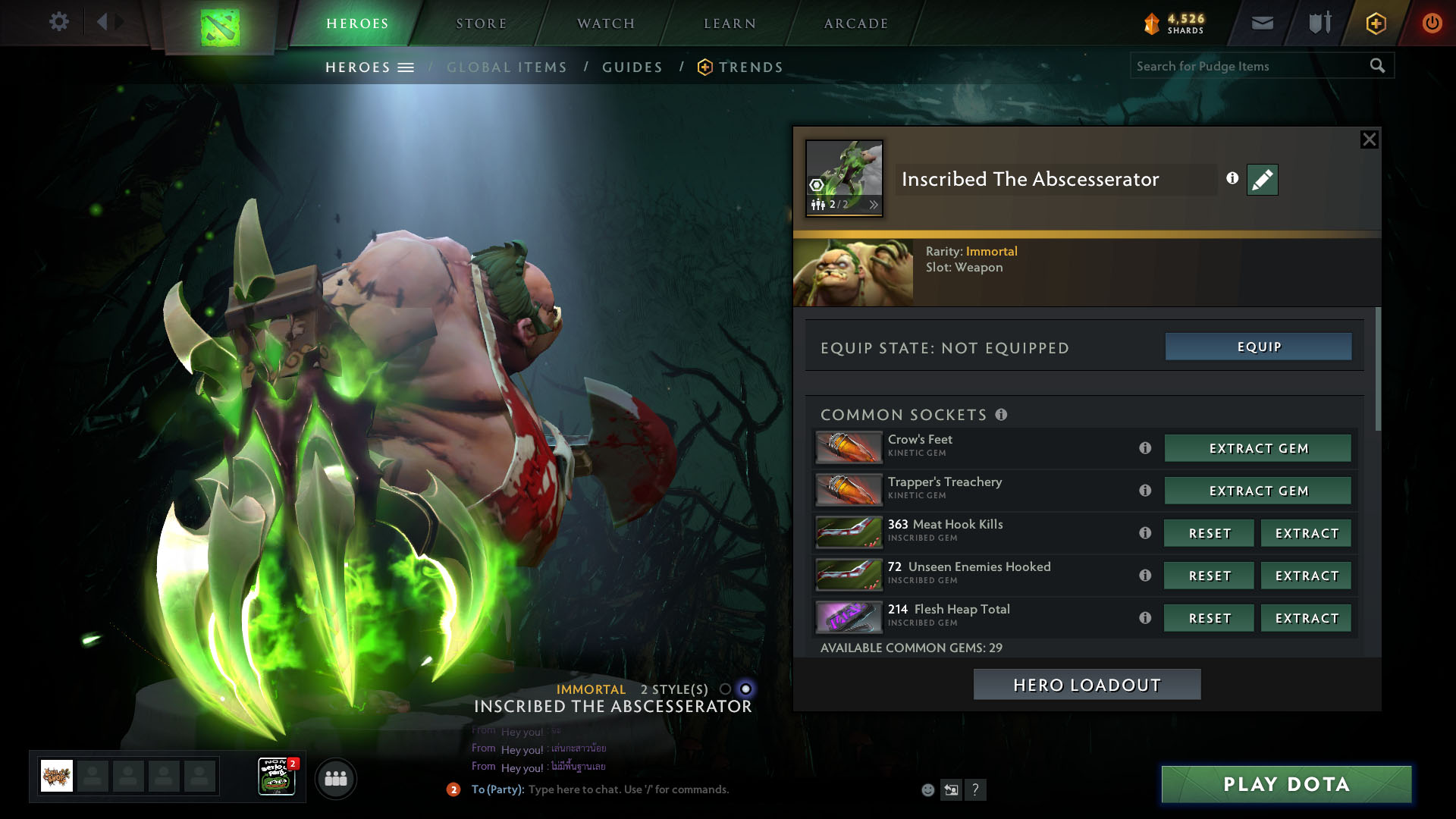
Task: Open the Trends sub-tab
Action: click(x=750, y=67)
